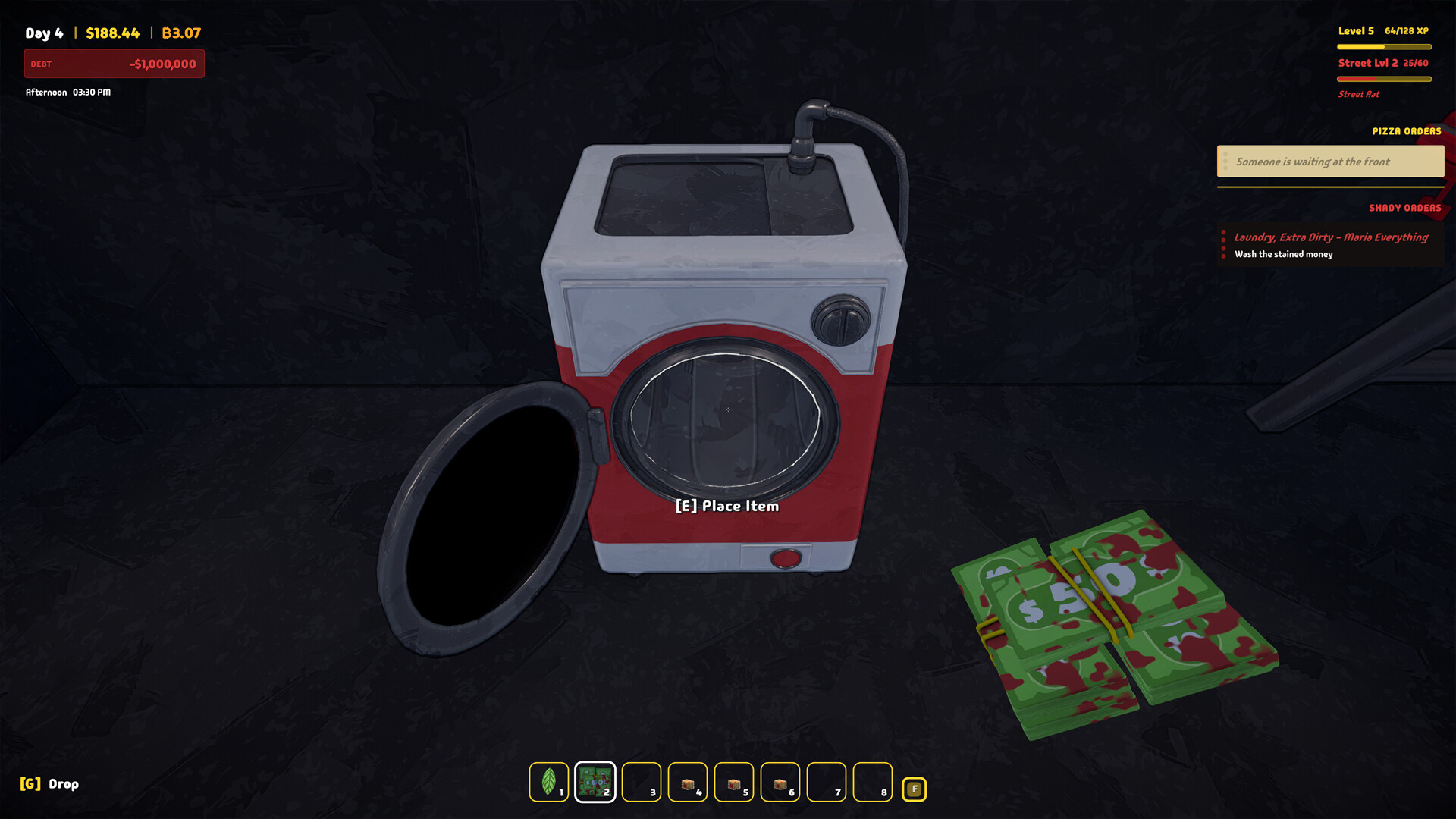The height and width of the screenshot is (819, 1456).
Task: Click the 'Wash the stained money' objective
Action: tap(1282, 254)
